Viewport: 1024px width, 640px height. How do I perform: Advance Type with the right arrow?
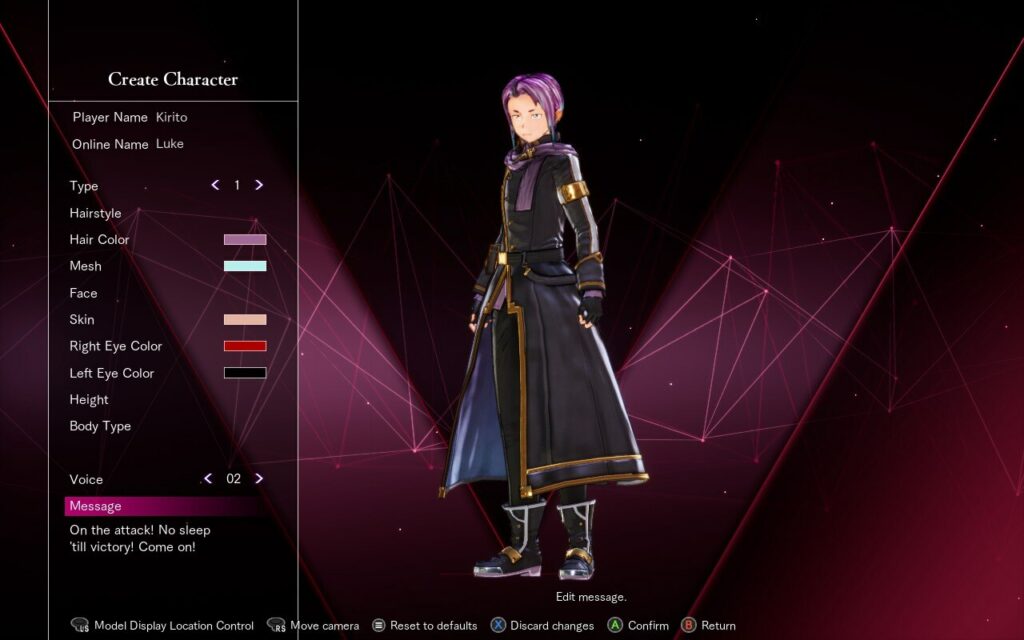[259, 185]
